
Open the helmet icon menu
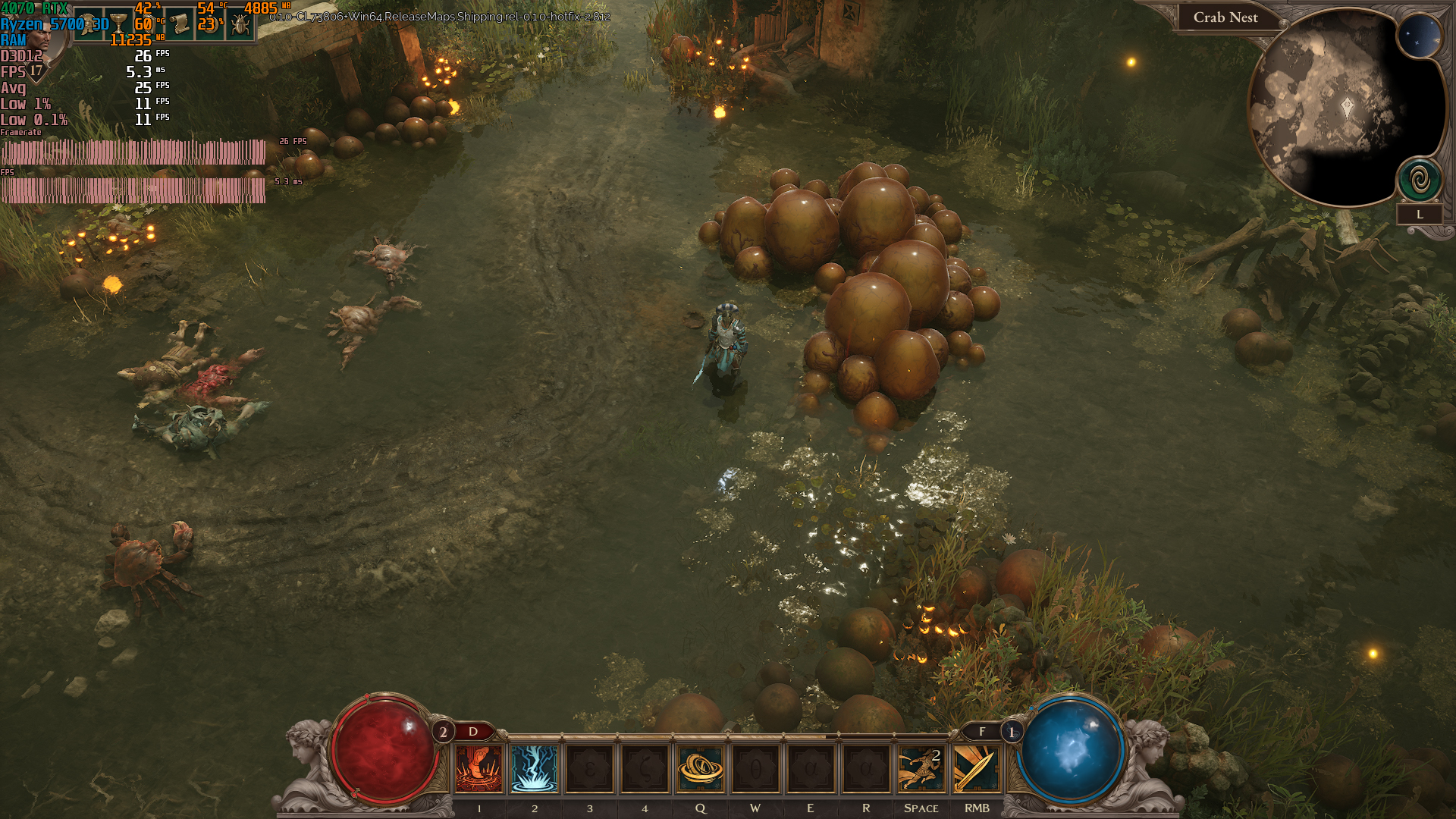(90, 24)
